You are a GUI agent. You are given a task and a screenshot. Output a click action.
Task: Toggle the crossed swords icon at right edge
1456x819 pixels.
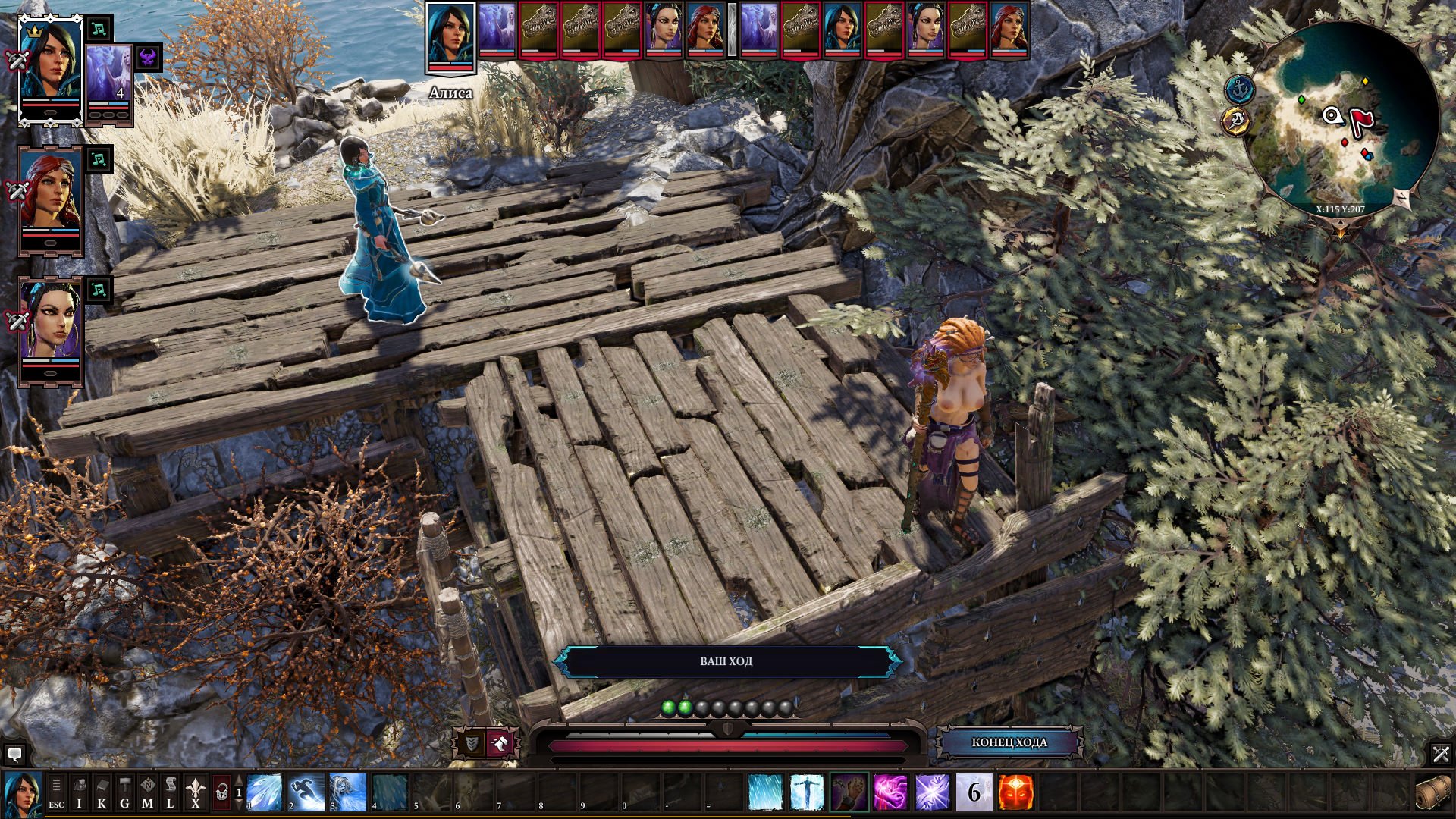(x=1441, y=754)
